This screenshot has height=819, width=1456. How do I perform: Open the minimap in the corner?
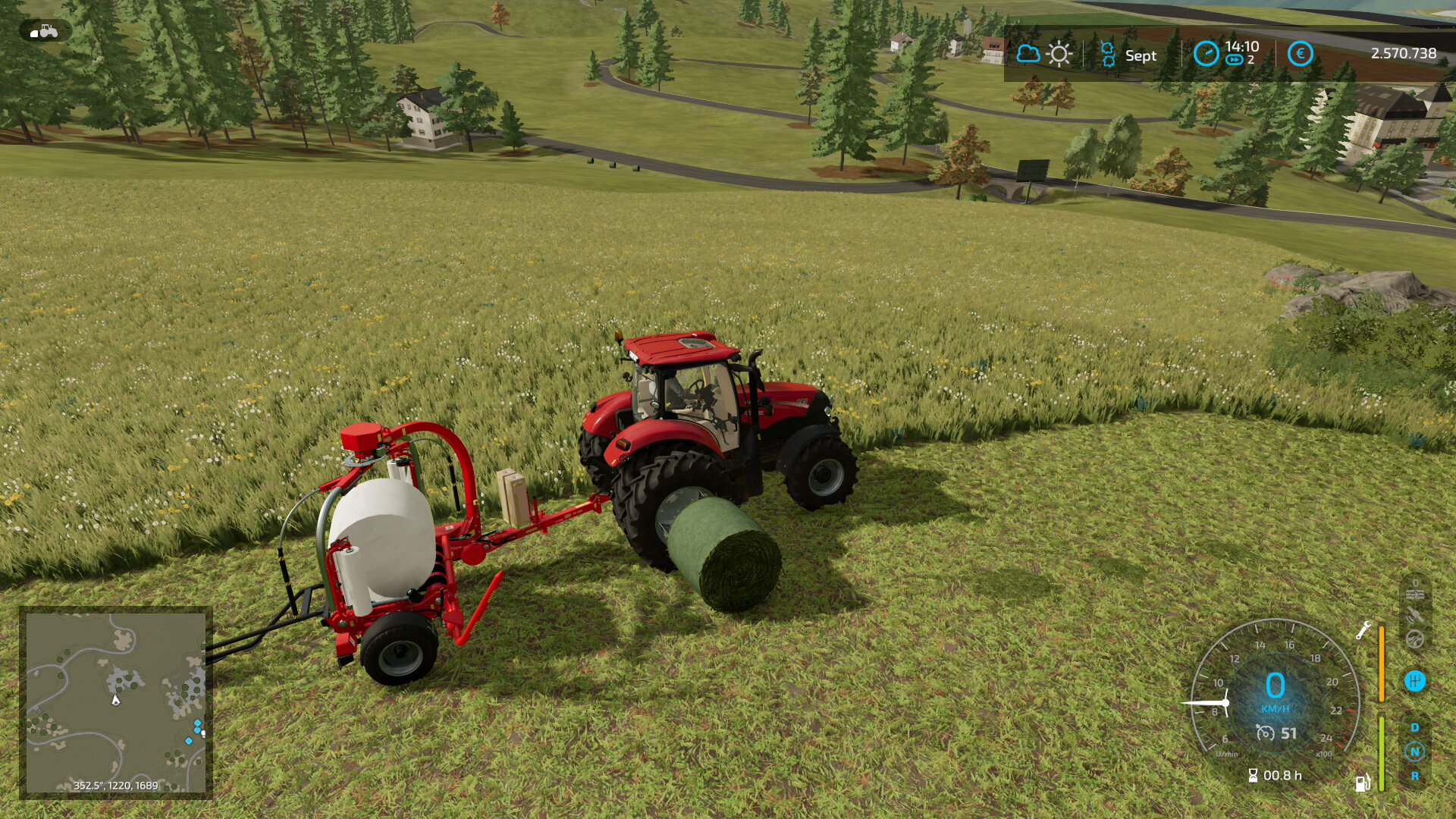point(115,702)
